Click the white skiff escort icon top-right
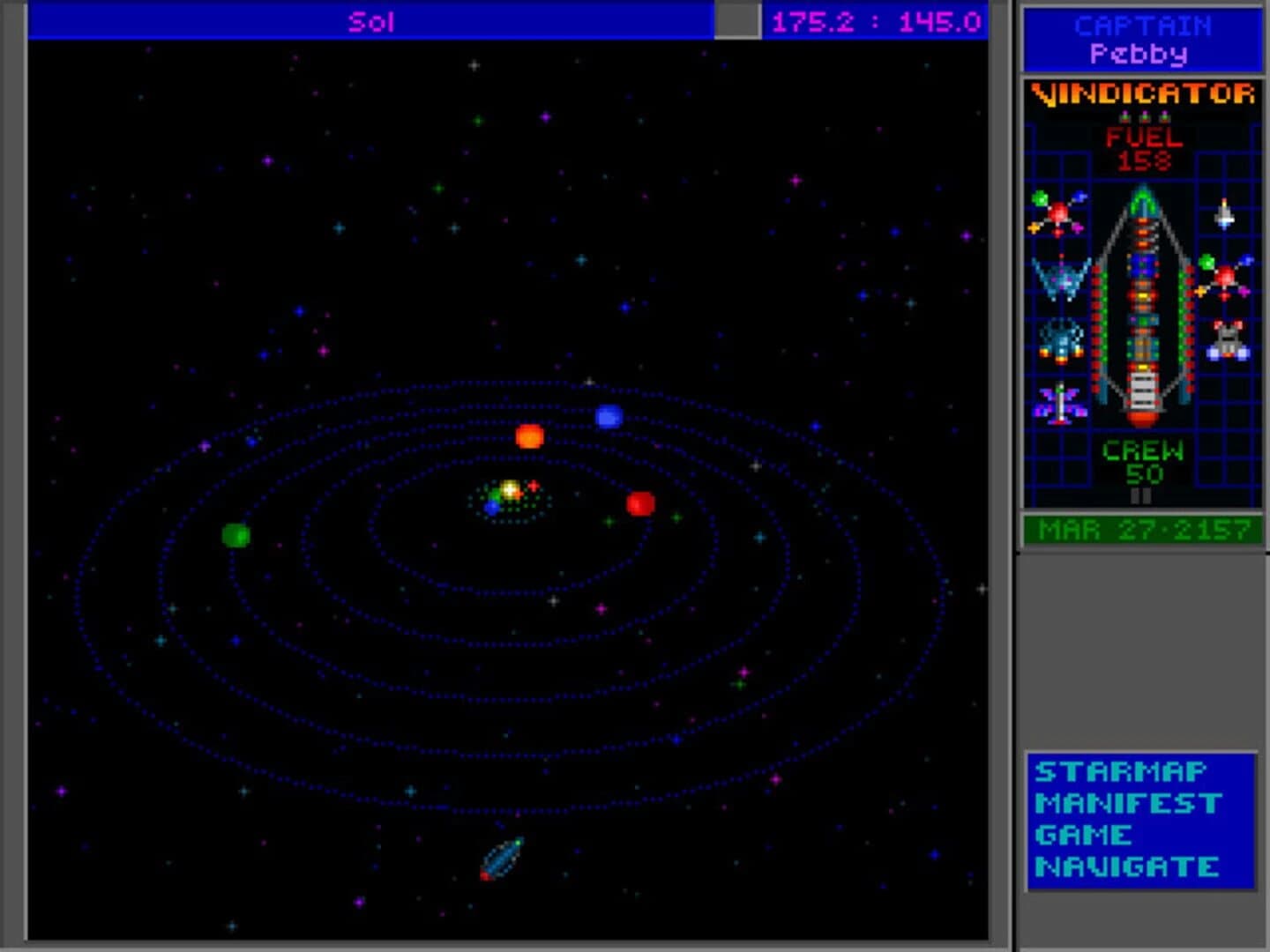 [x=1222, y=216]
